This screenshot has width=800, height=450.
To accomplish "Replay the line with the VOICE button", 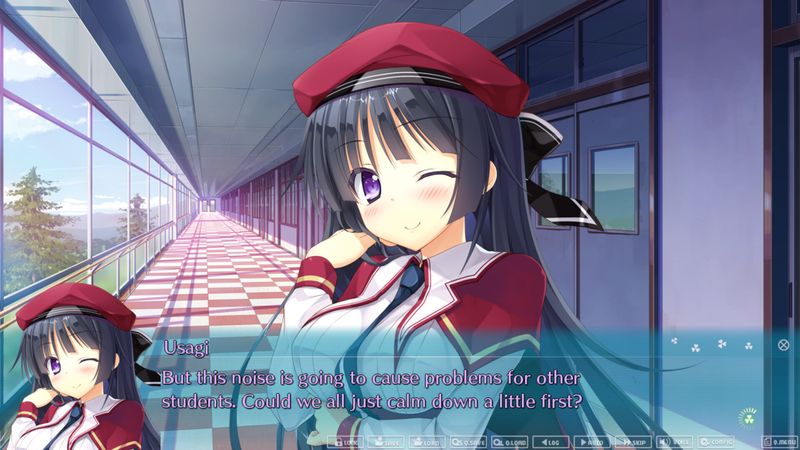I will (674, 441).
